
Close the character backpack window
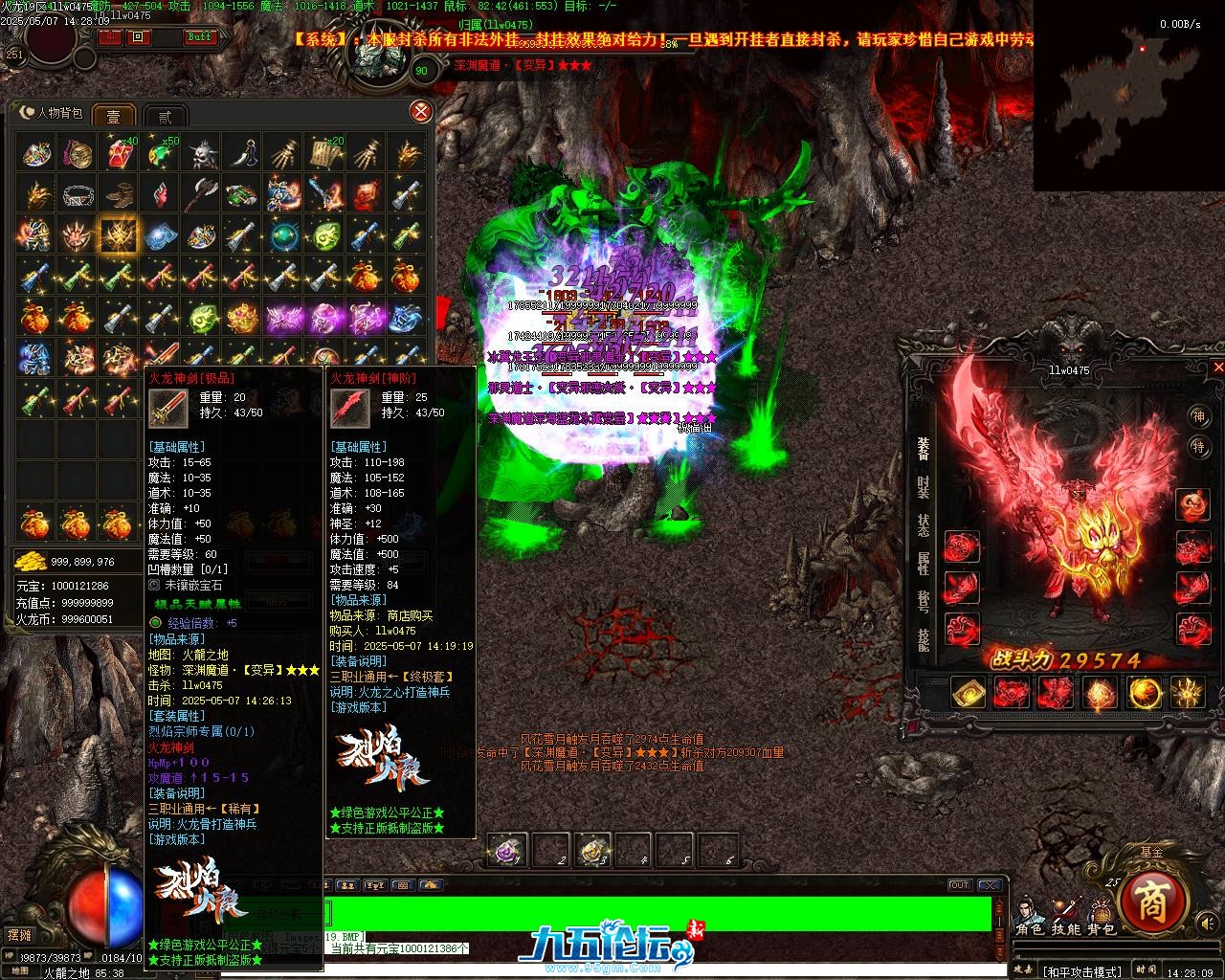coord(420,112)
